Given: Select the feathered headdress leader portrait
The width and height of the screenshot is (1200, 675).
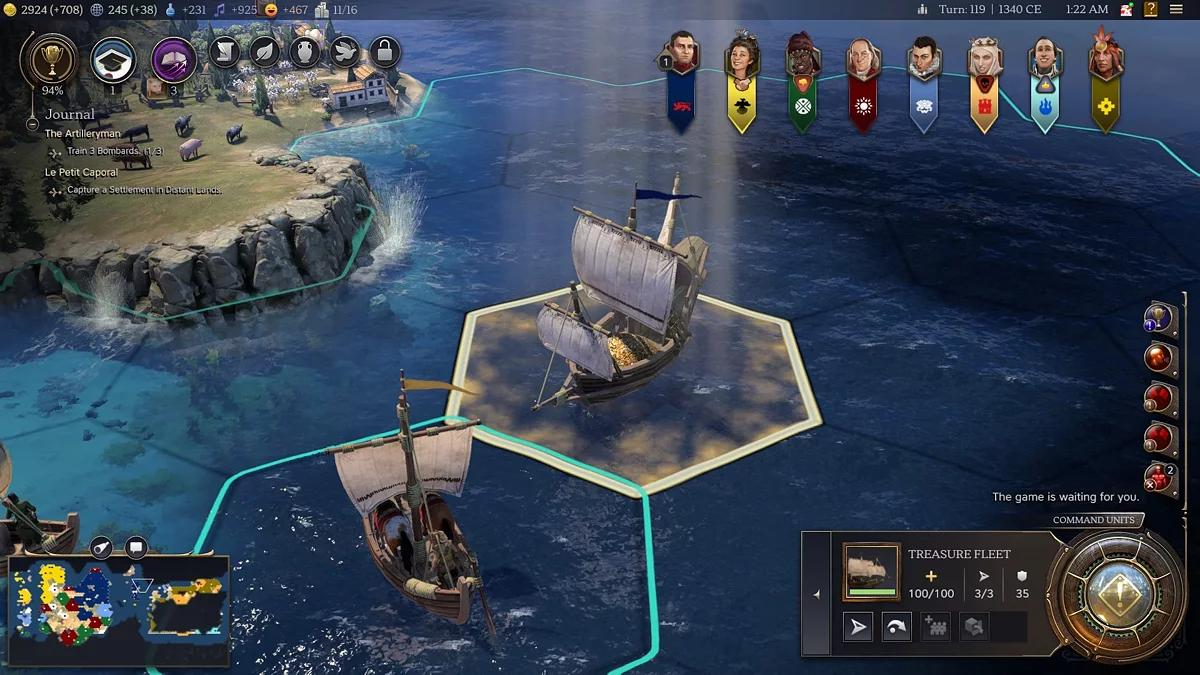Looking at the screenshot, I should click(1105, 58).
